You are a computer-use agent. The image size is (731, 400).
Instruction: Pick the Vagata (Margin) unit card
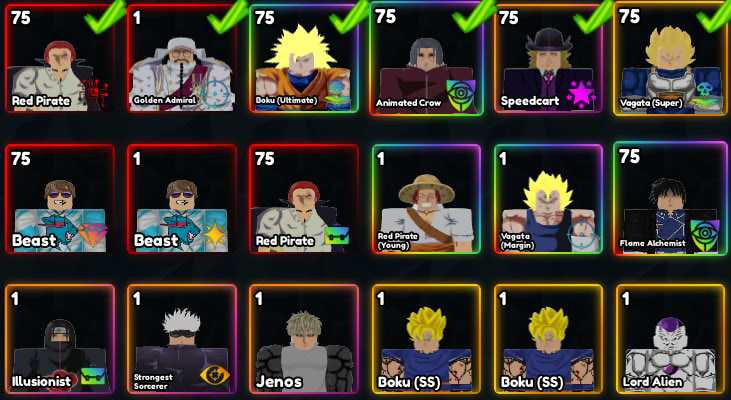[x=549, y=198]
